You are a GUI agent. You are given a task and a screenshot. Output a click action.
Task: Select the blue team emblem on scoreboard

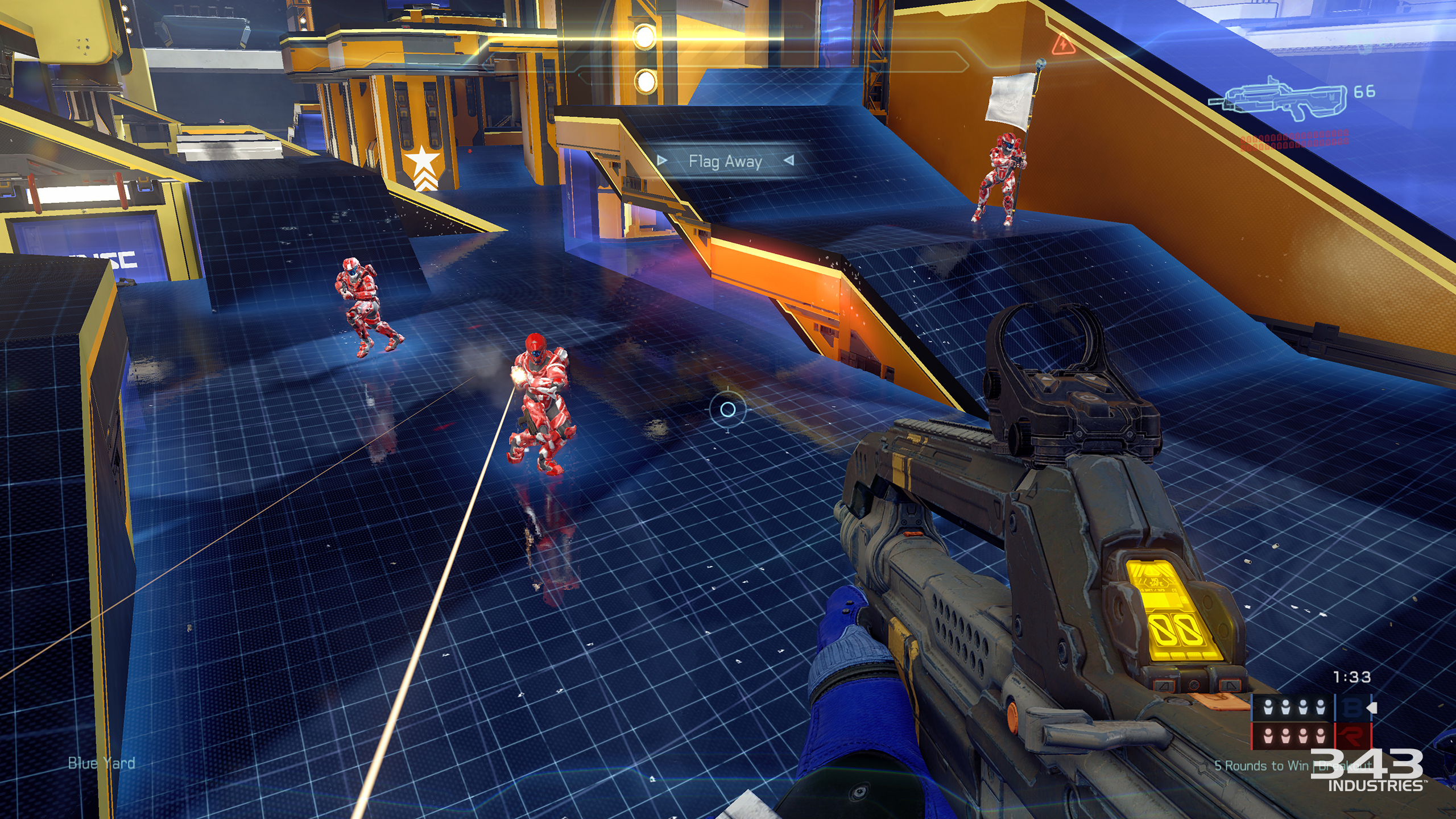(1353, 708)
